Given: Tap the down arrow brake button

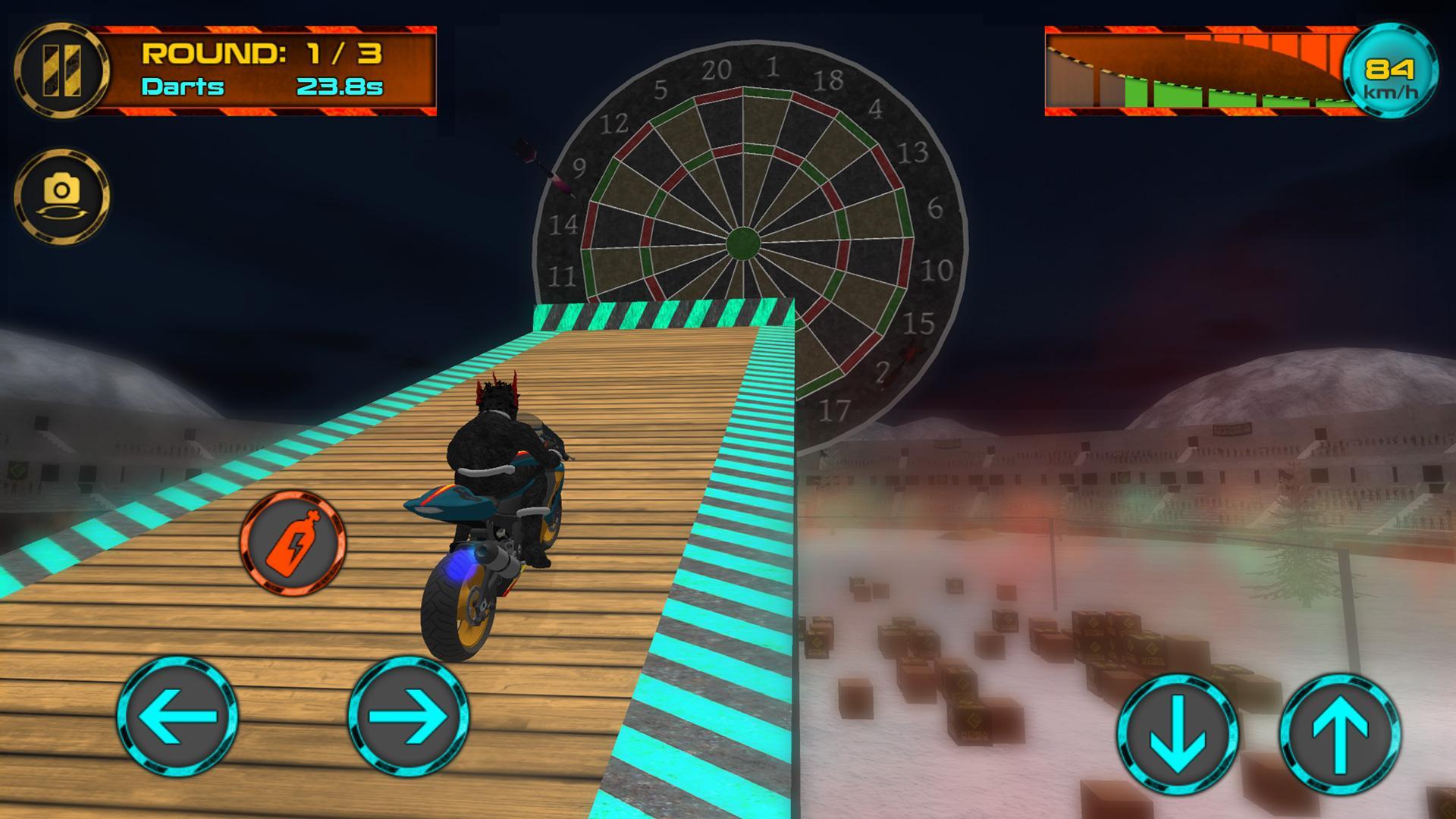Looking at the screenshot, I should pyautogui.click(x=1177, y=733).
